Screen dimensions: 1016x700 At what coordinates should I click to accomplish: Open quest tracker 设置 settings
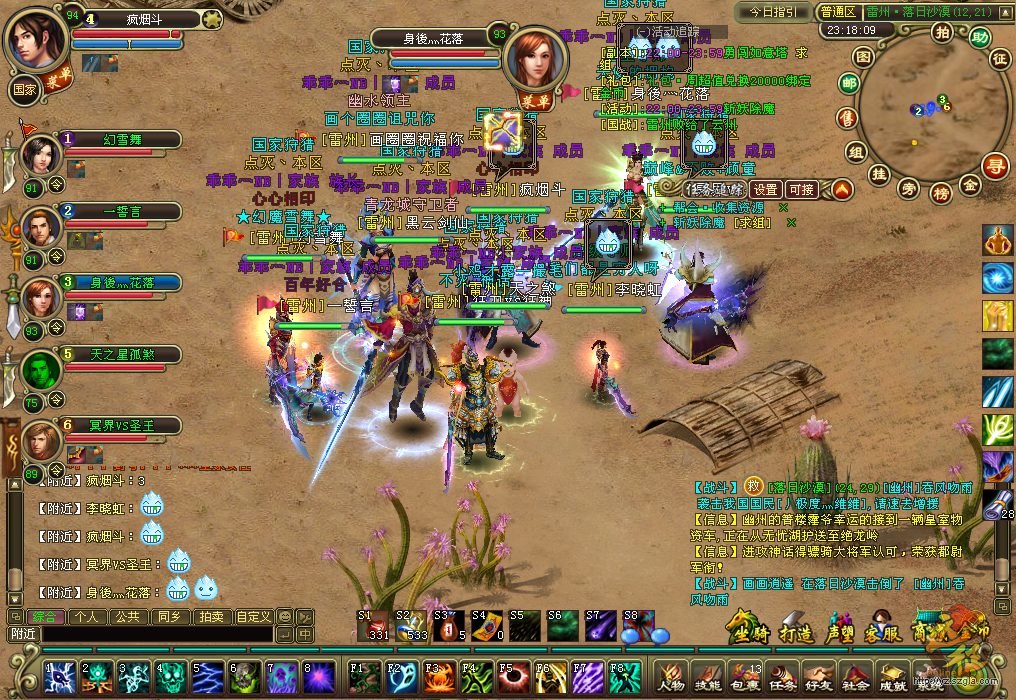point(766,189)
